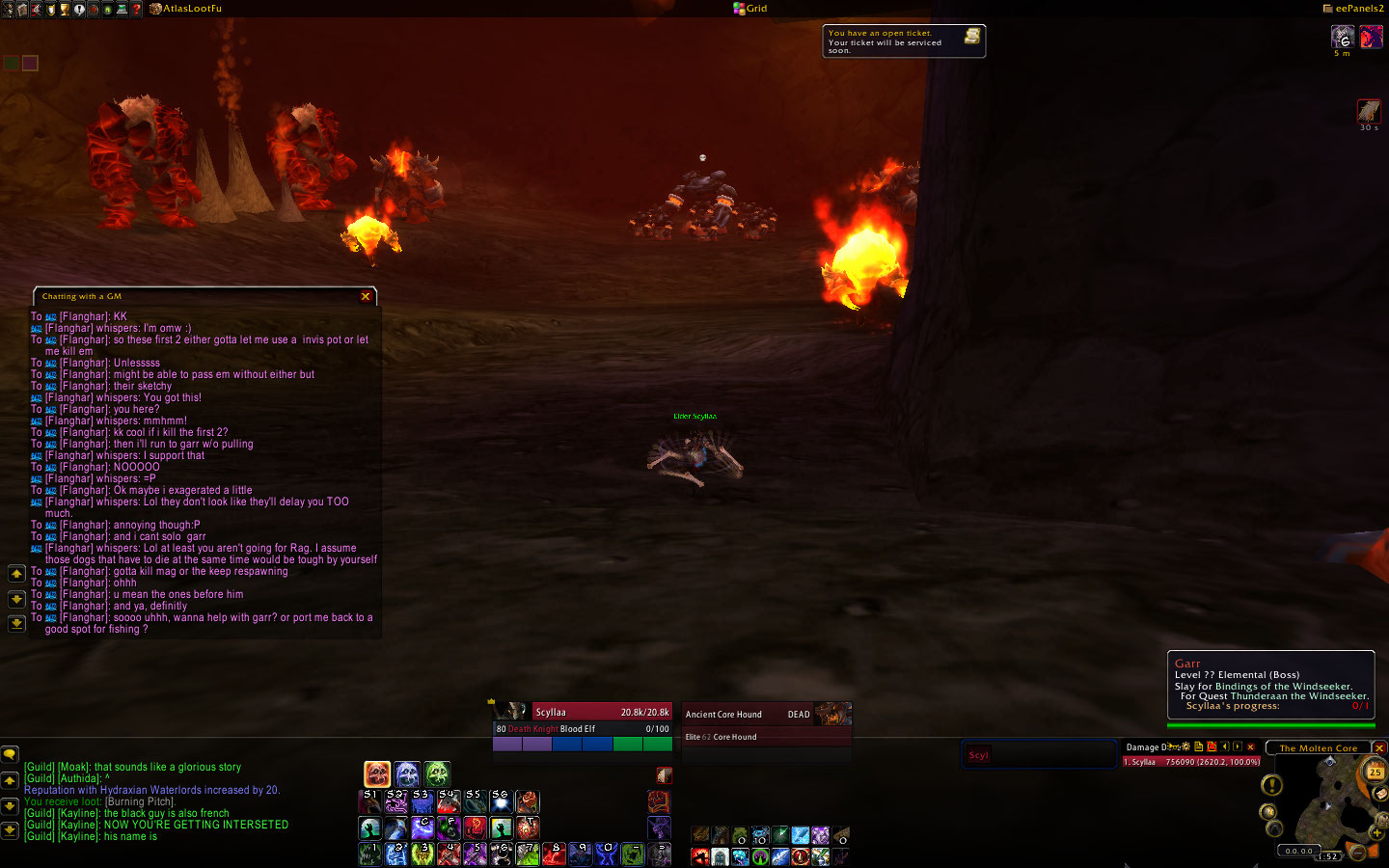Viewport: 1389px width, 868px height.
Task: Use the ability bound to key 1
Action: pos(369,854)
